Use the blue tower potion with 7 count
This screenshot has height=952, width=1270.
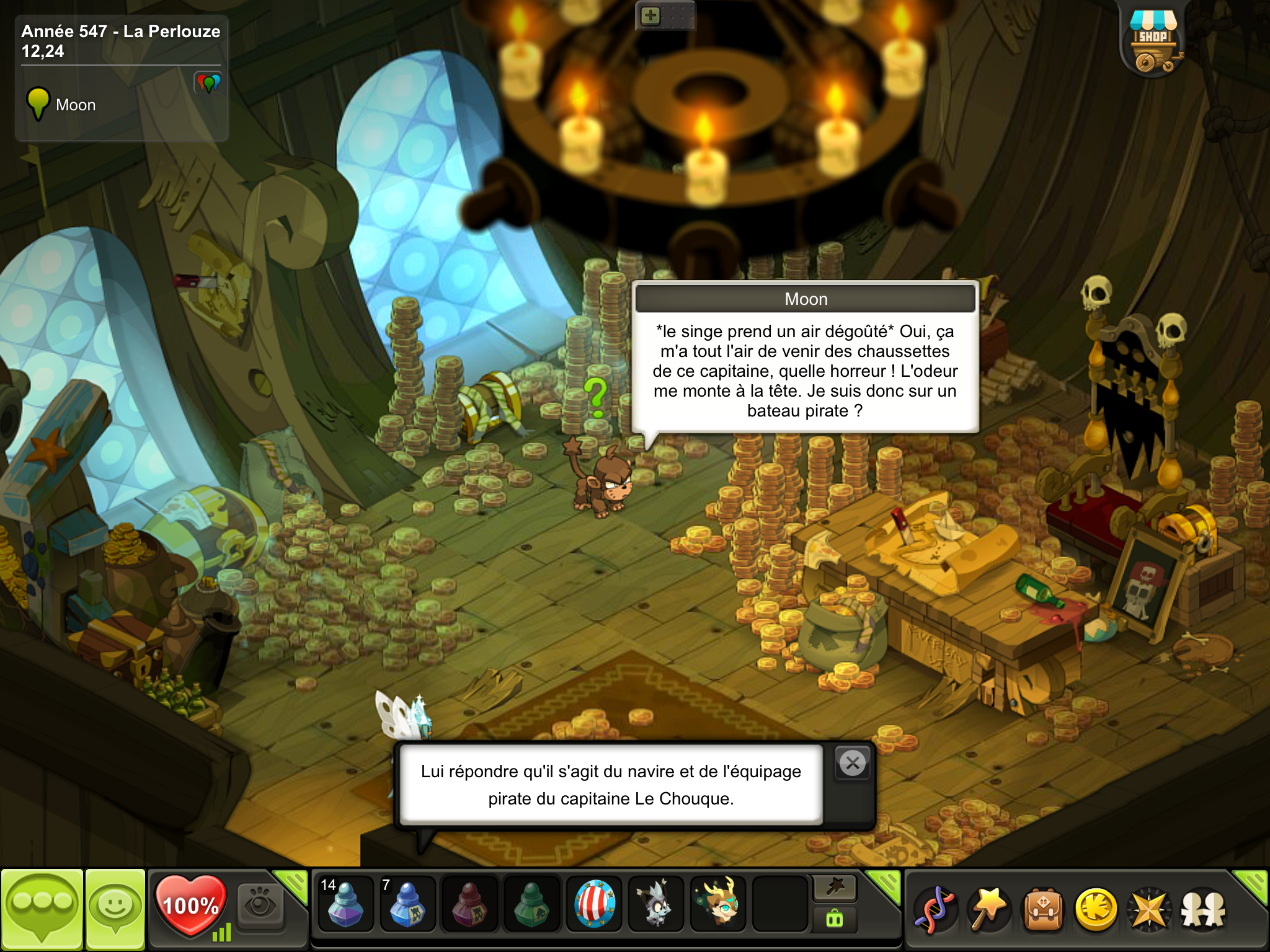point(407,905)
